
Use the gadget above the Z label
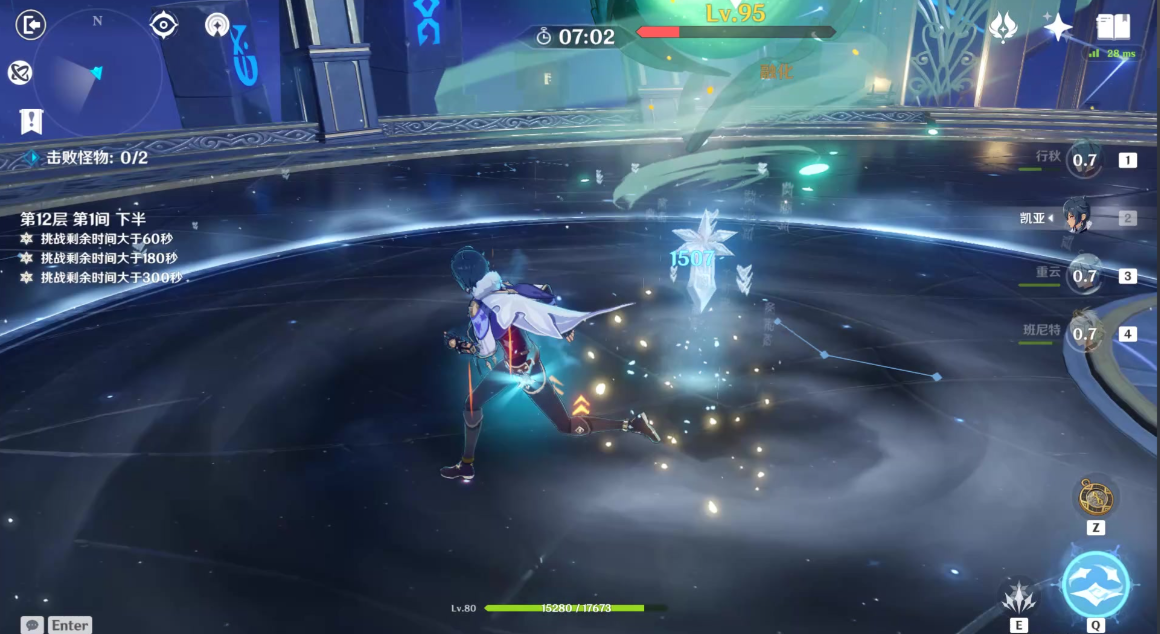tap(1095, 496)
